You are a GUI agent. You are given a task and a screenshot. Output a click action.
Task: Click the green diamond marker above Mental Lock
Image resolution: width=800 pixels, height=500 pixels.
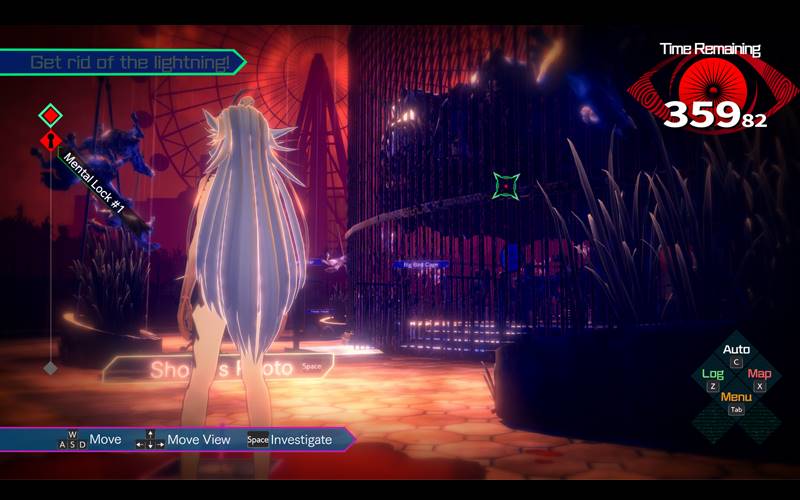tap(51, 115)
